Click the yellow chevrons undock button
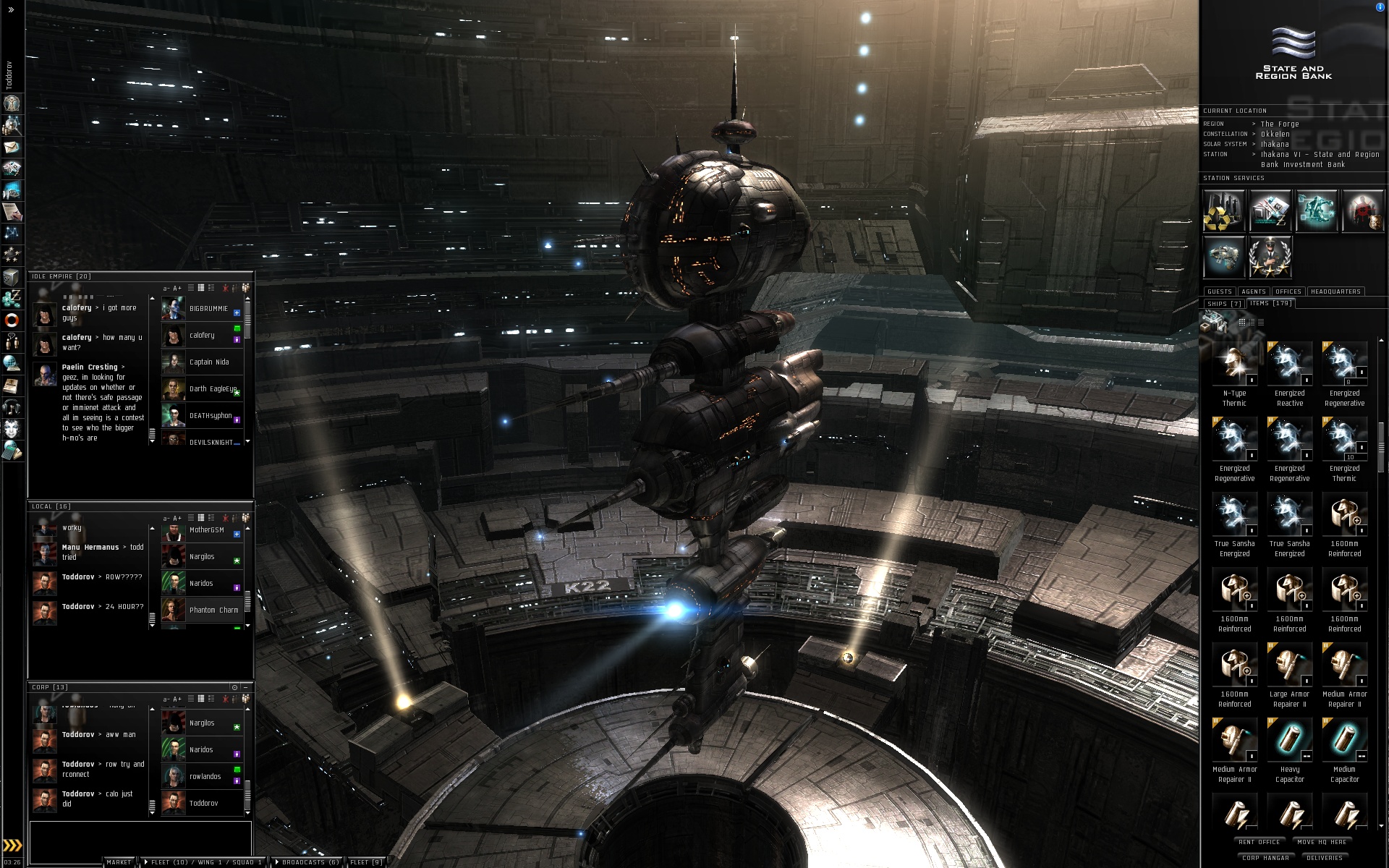This screenshot has width=1389, height=868. pyautogui.click(x=12, y=846)
